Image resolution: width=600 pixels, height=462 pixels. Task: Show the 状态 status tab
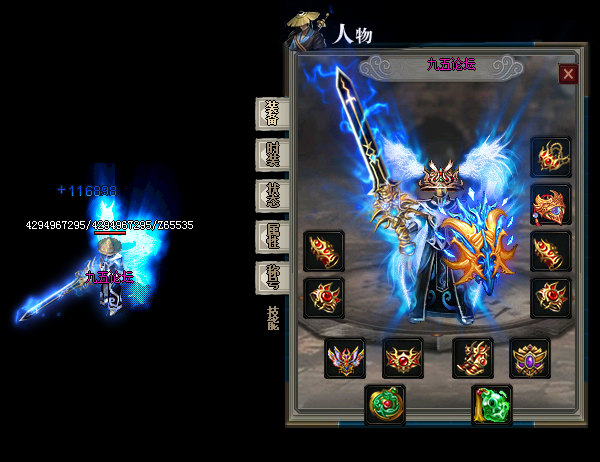273,194
